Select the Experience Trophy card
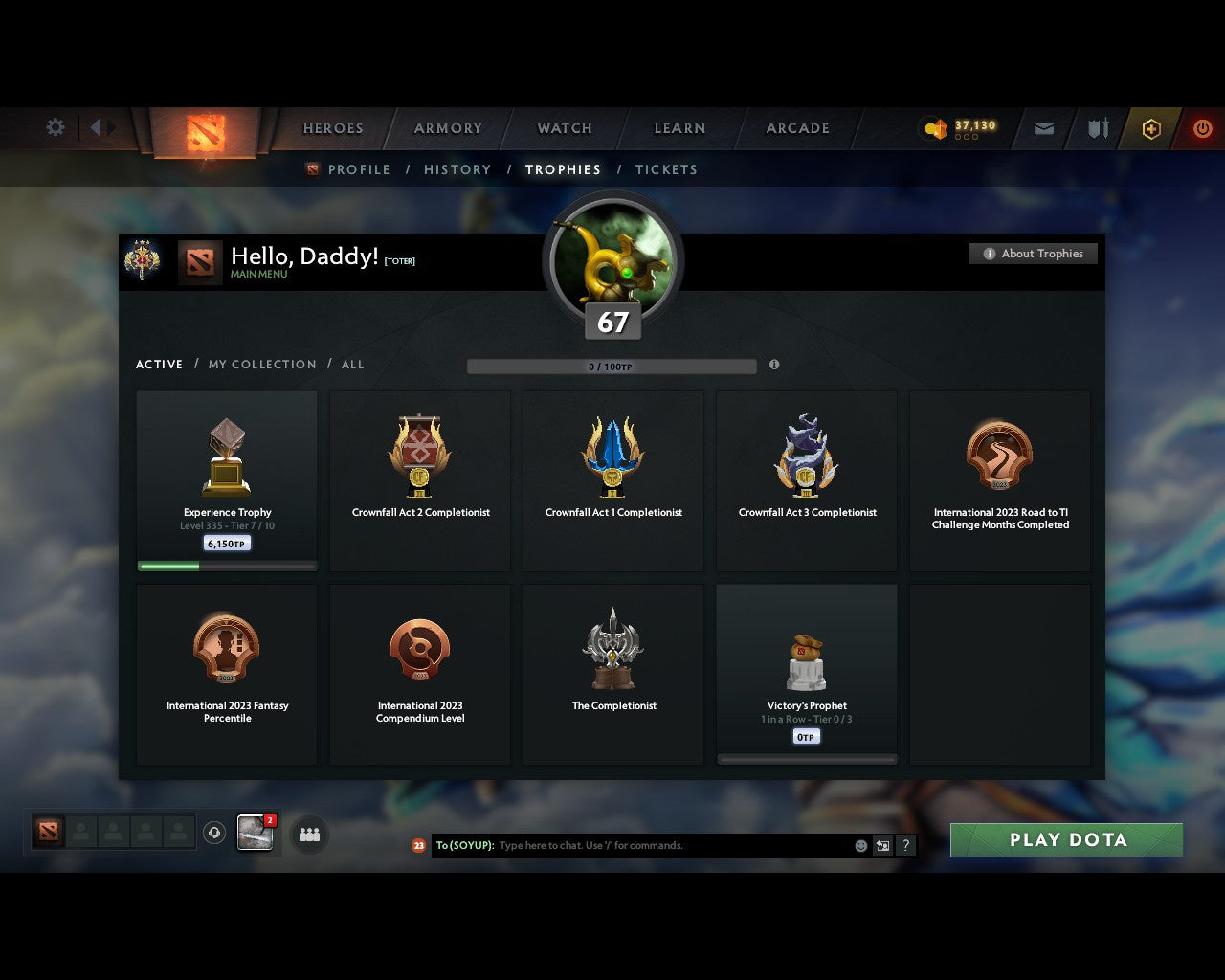 pyautogui.click(x=227, y=479)
